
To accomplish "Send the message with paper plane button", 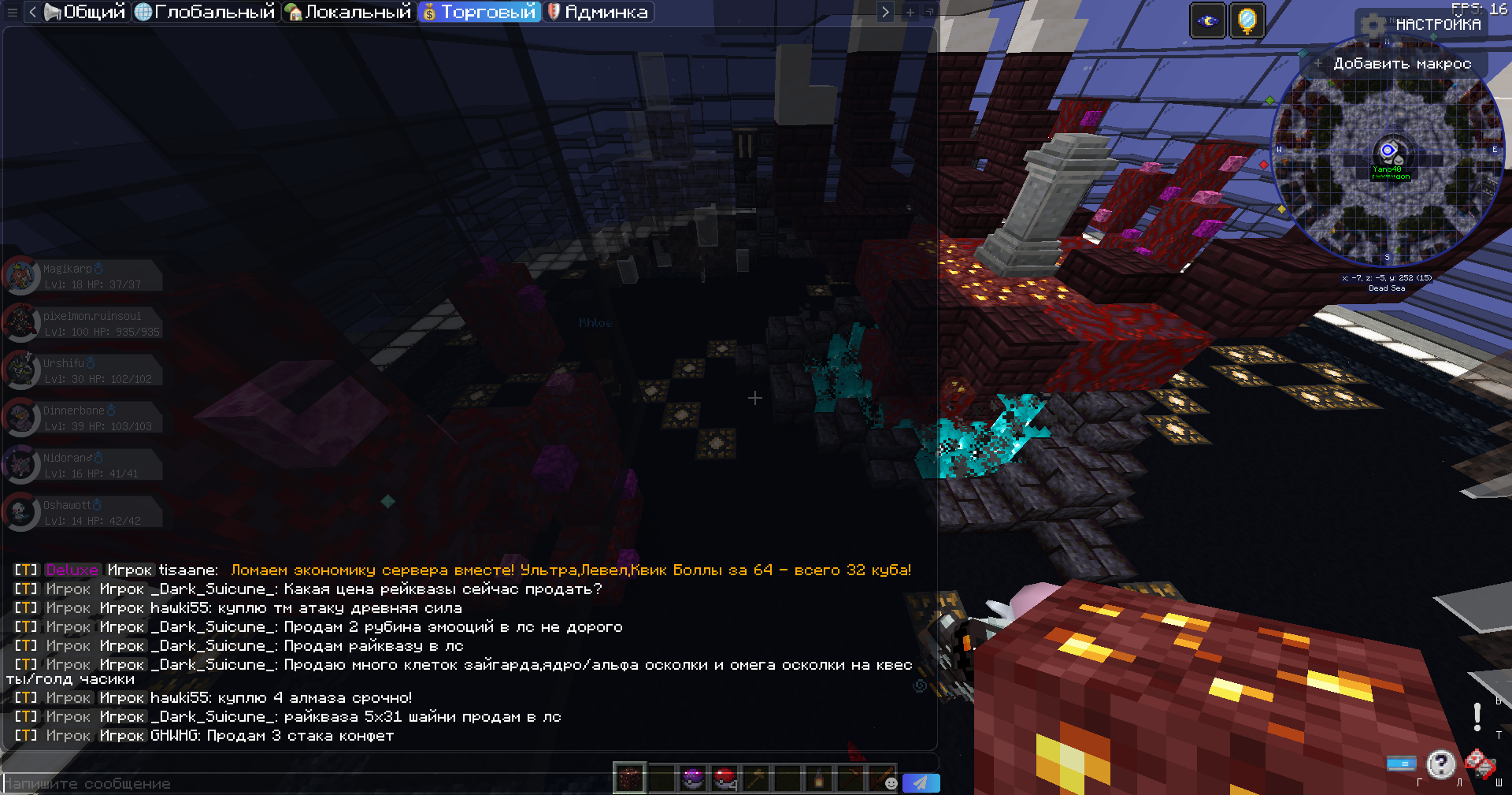I will click(x=920, y=782).
